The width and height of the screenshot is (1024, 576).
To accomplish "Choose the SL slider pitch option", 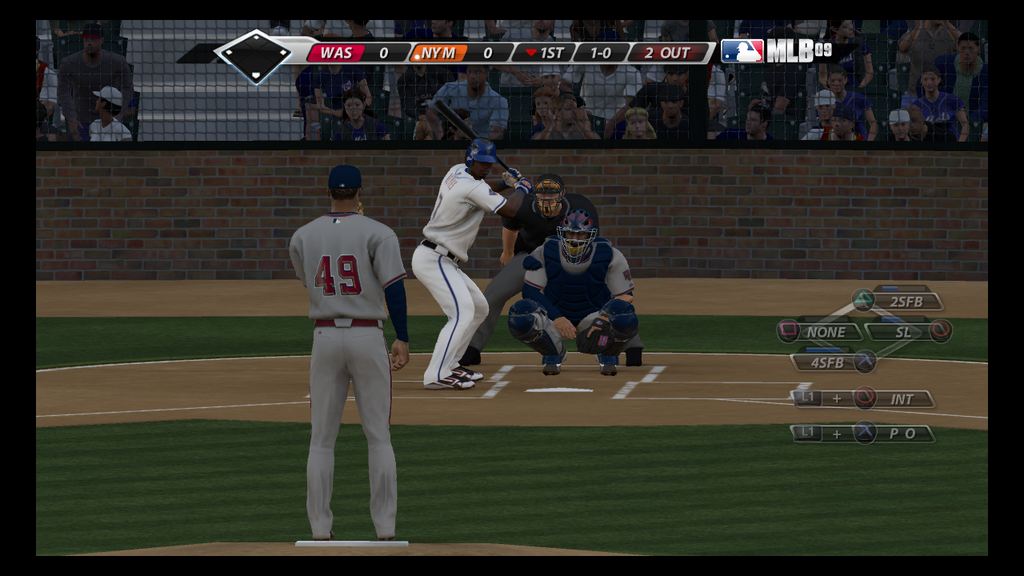I will pyautogui.click(x=903, y=332).
